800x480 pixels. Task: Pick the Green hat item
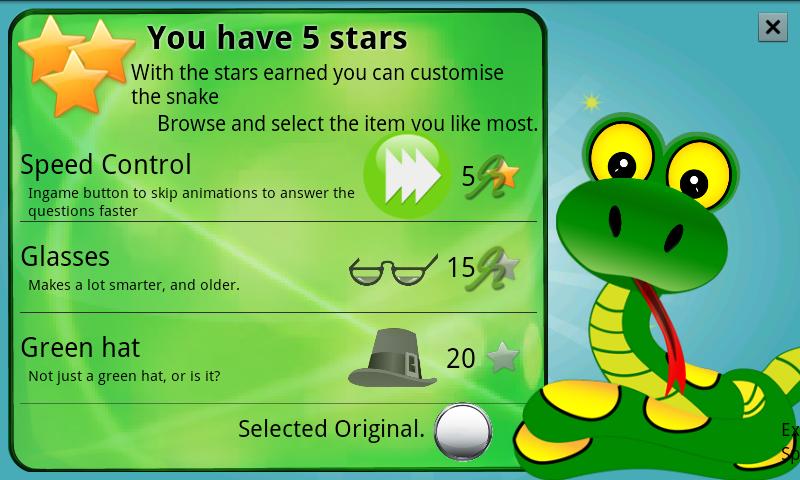(x=80, y=348)
